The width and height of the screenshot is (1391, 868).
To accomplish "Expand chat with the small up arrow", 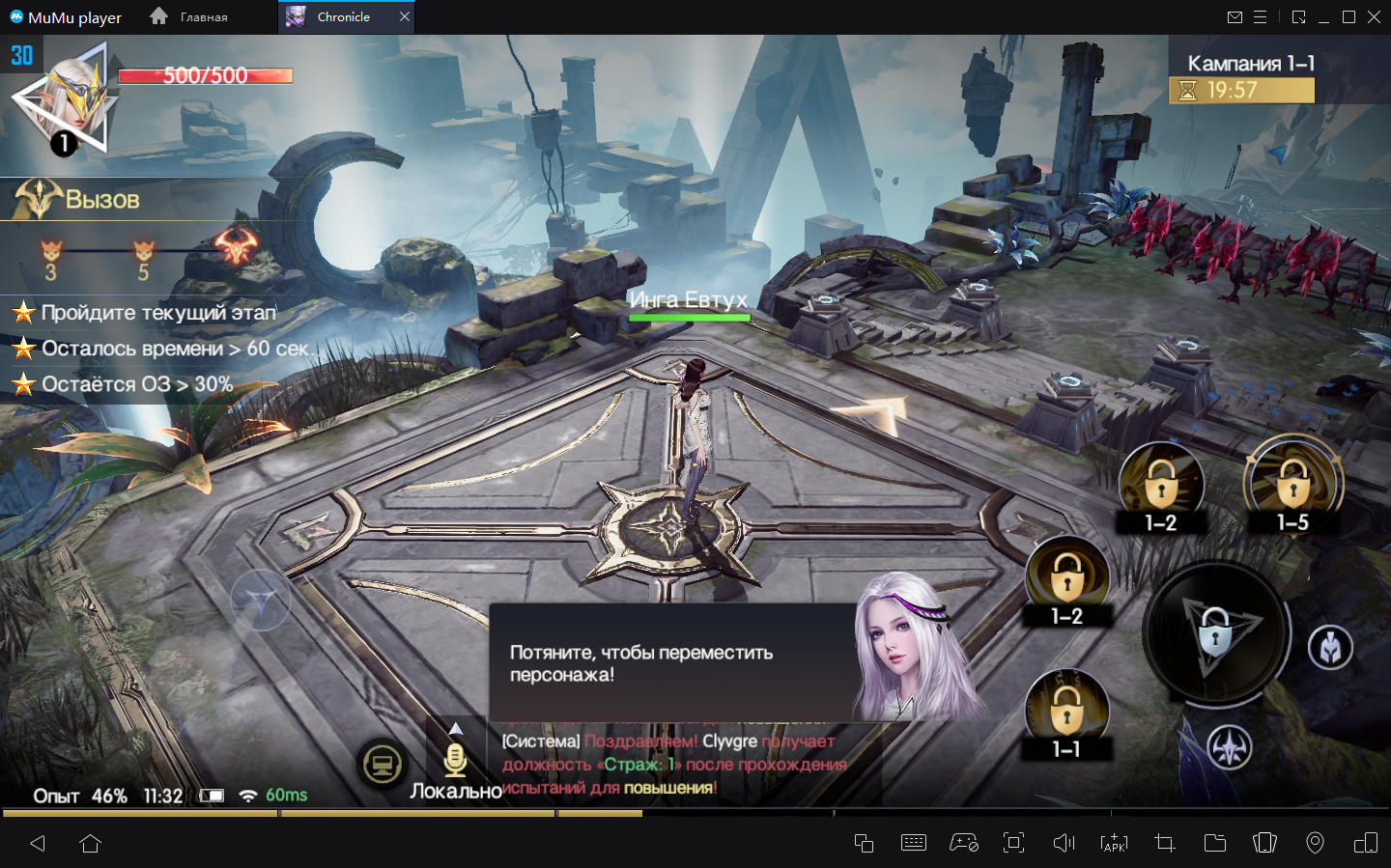I will pyautogui.click(x=456, y=728).
